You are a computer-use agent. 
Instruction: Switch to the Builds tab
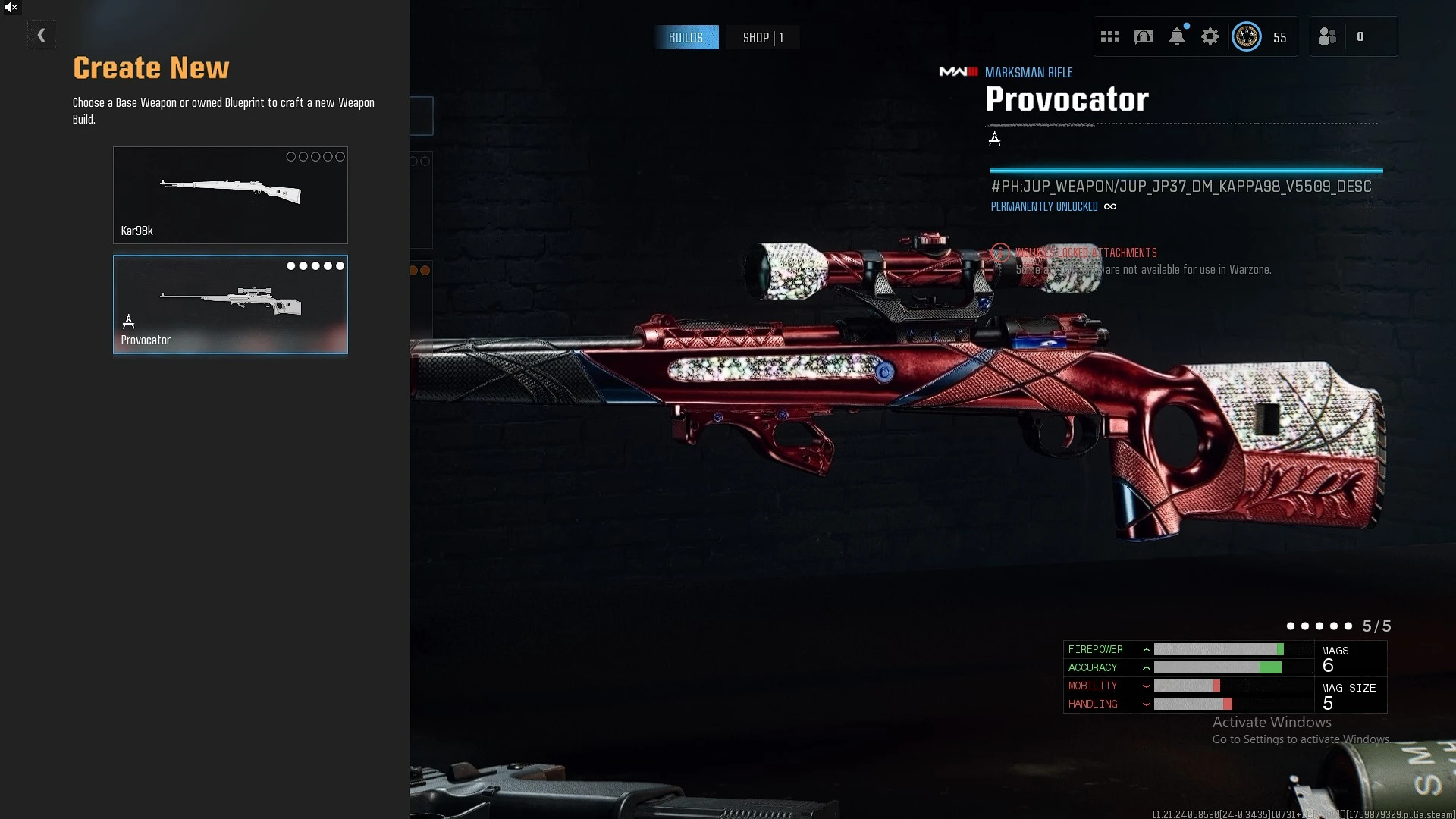click(686, 37)
